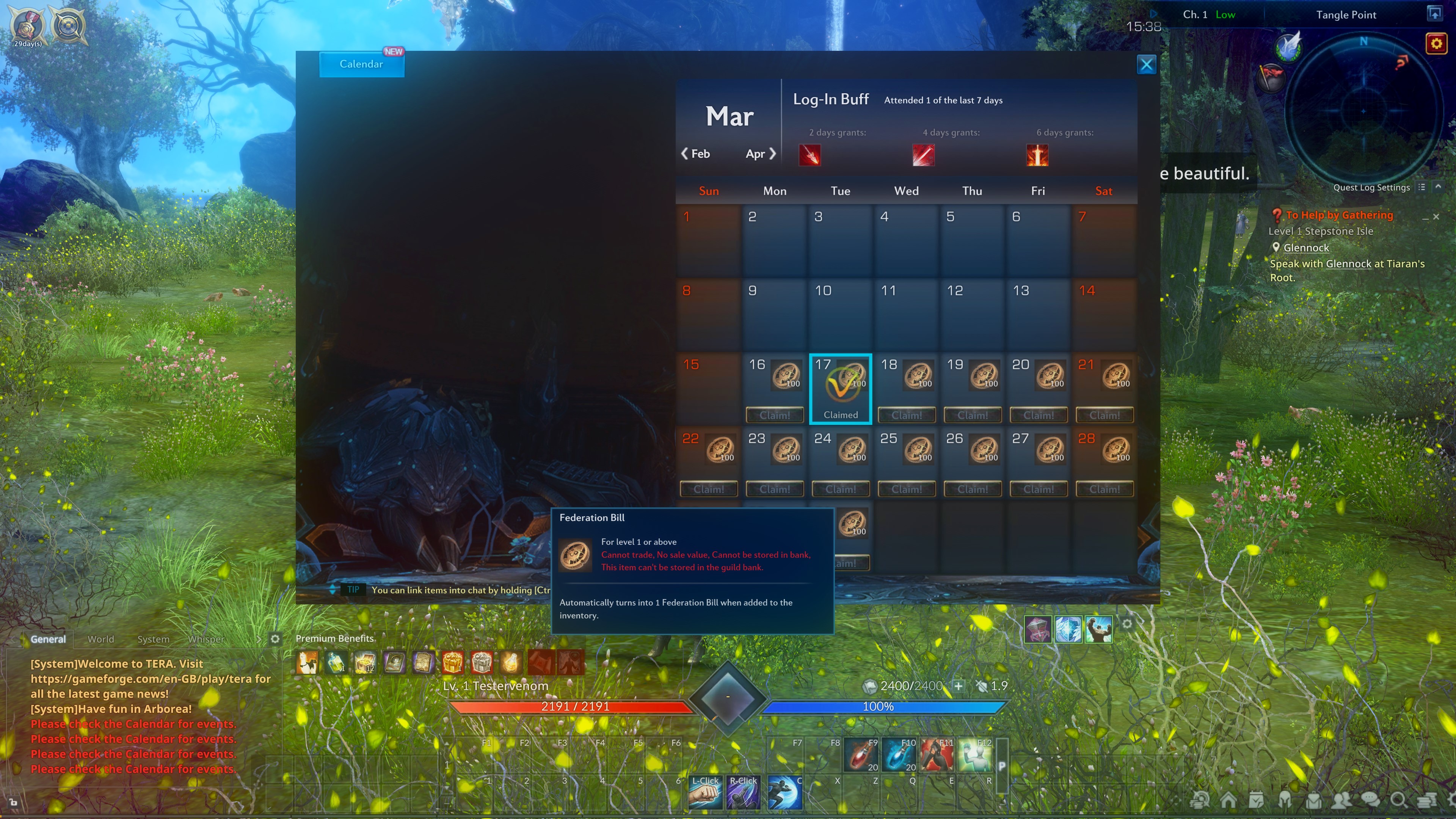Click the orange gear icon by minimap
The height and width of the screenshot is (819, 1456).
tap(1436, 44)
